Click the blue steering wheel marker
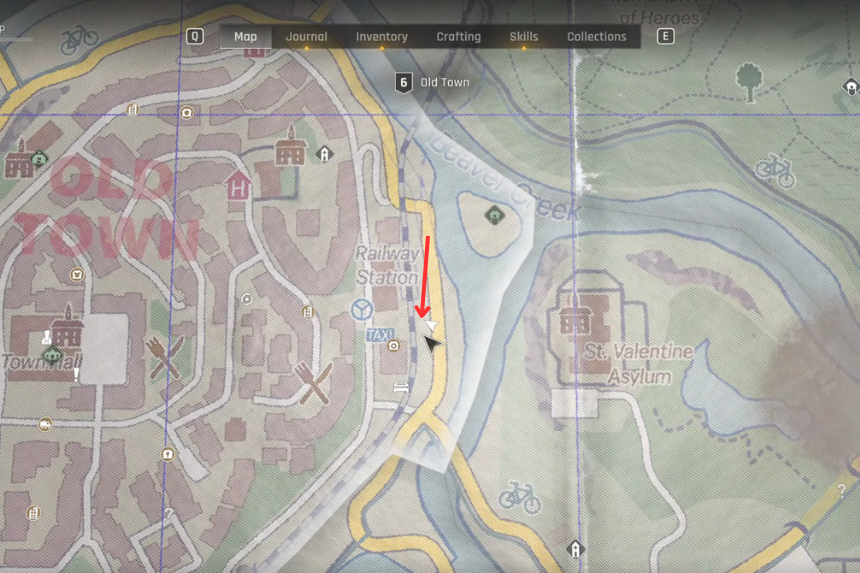The image size is (860, 573). coord(362,310)
